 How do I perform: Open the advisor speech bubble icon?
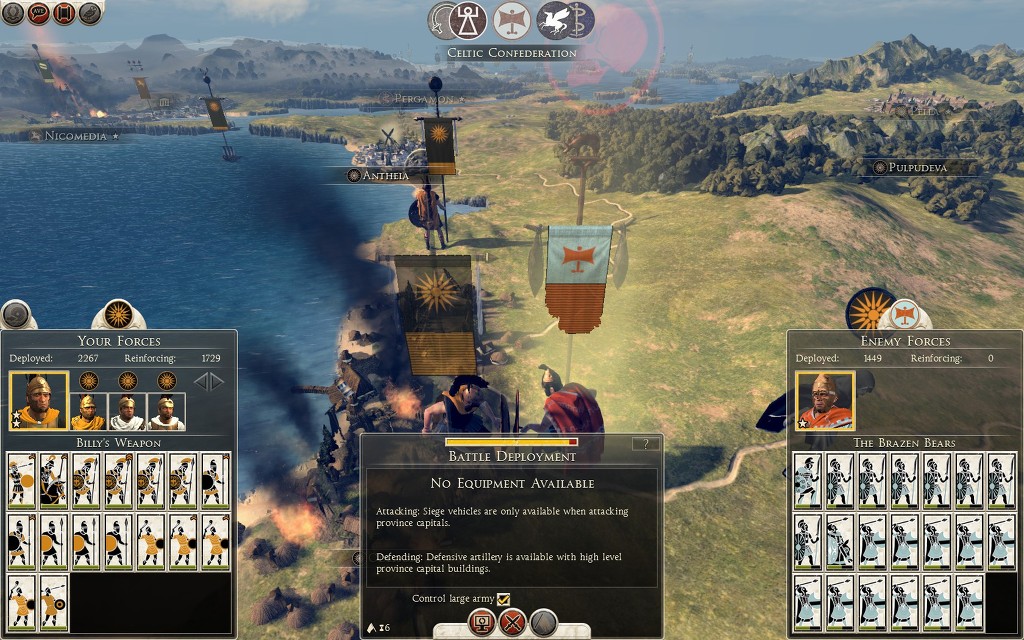point(39,13)
